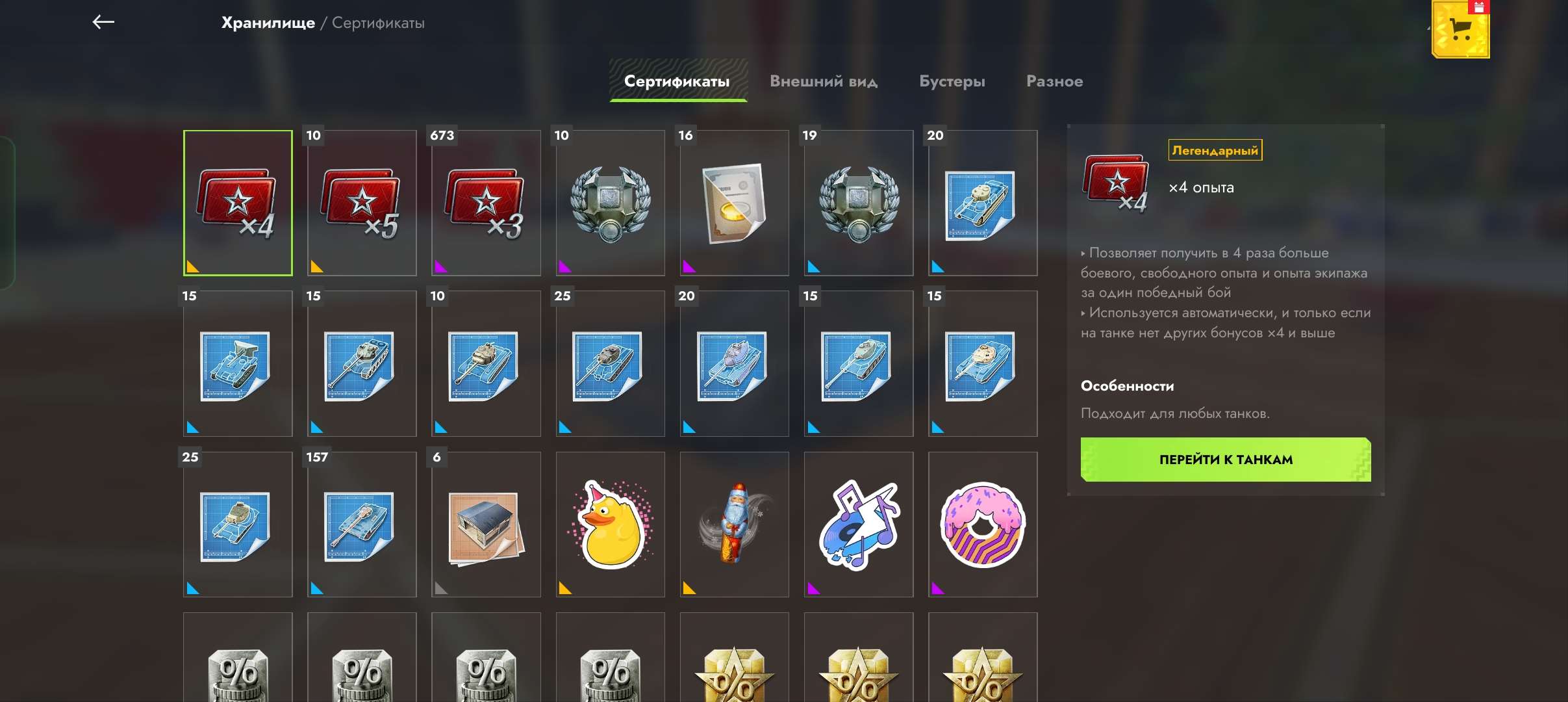Screen dimensions: 1568x702
Task: Switch to the Внешний вид tab
Action: 824,81
